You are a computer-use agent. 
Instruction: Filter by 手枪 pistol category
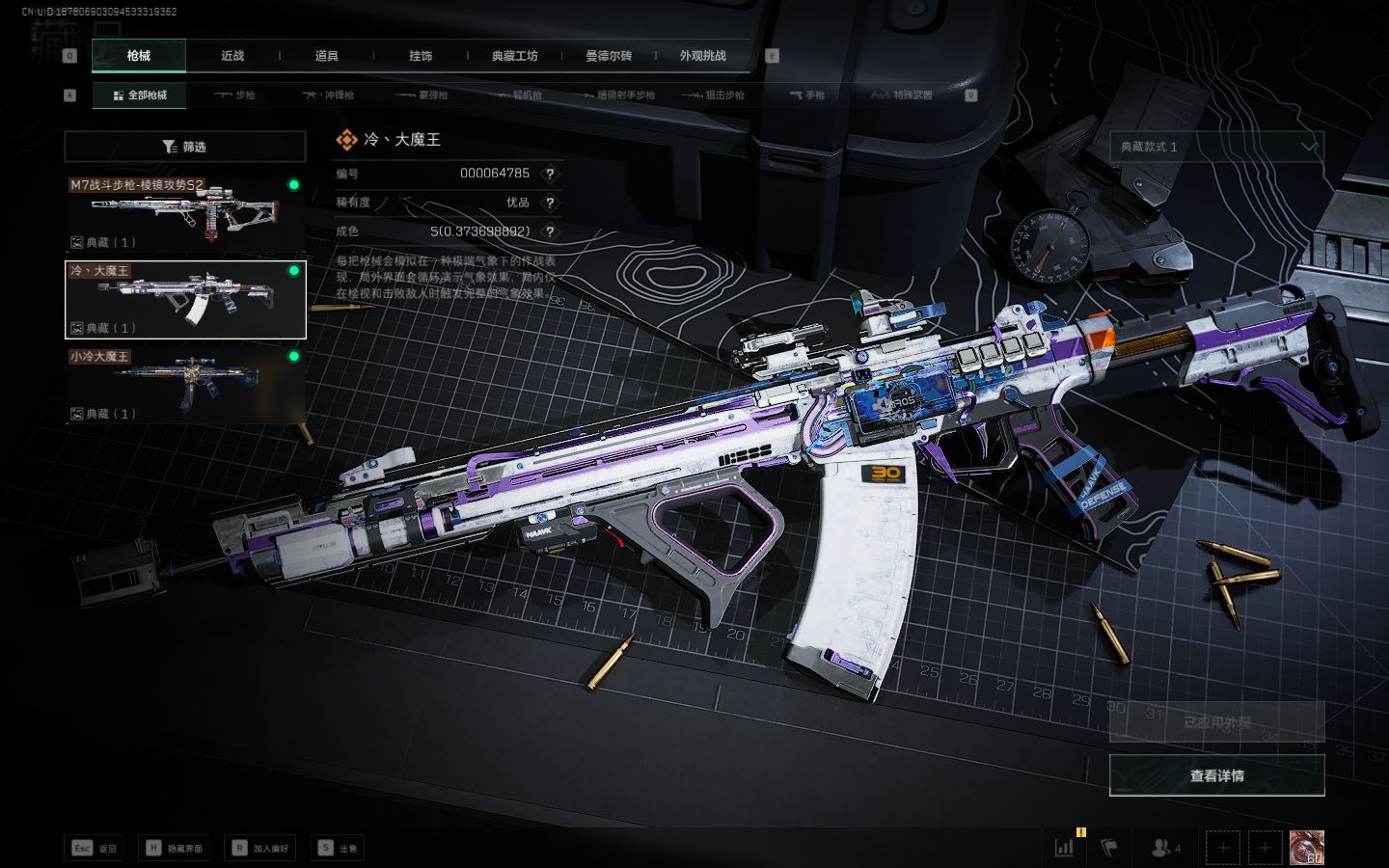pyautogui.click(x=807, y=95)
